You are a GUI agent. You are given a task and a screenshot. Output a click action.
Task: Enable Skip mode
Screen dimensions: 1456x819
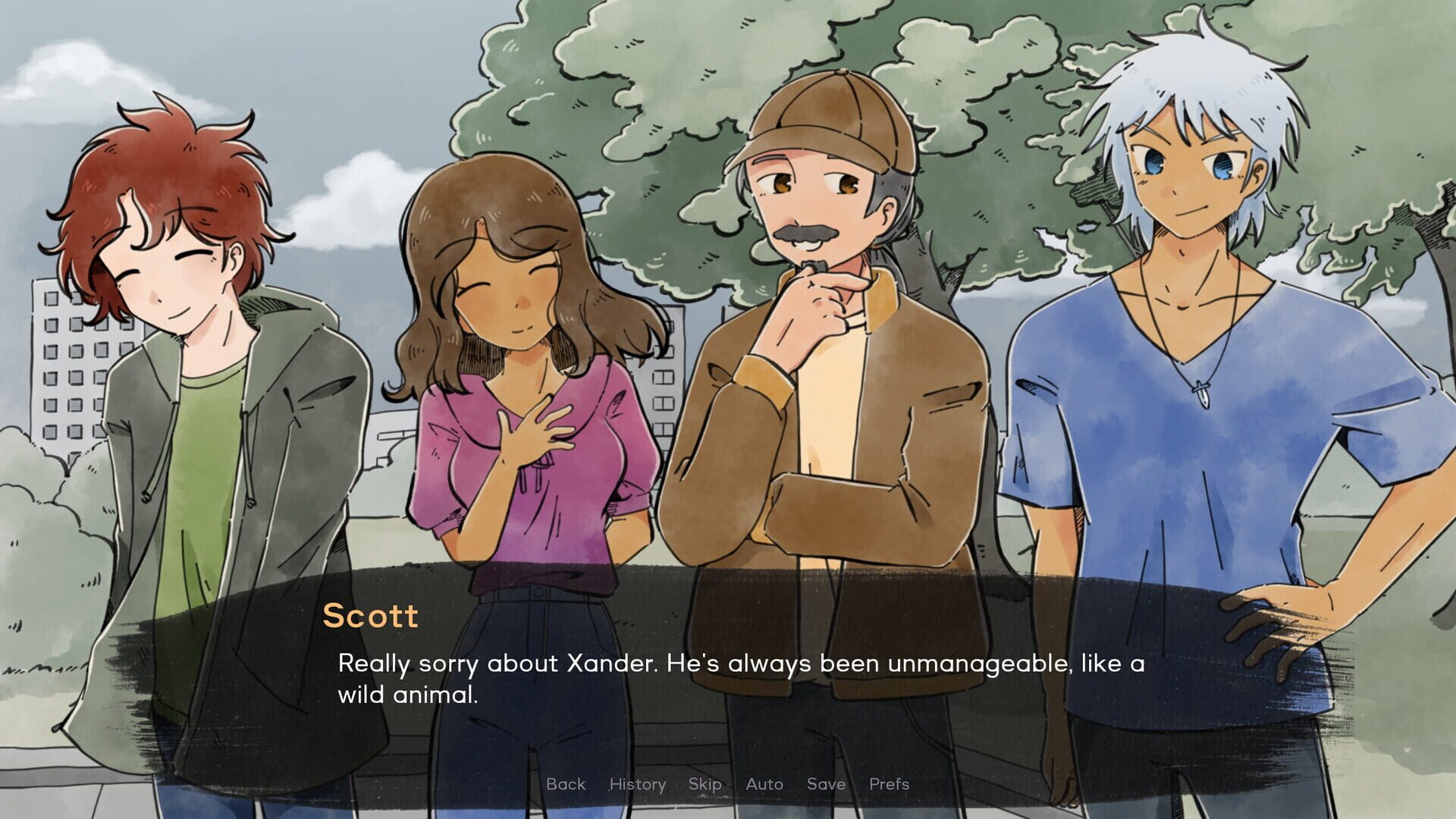click(703, 784)
